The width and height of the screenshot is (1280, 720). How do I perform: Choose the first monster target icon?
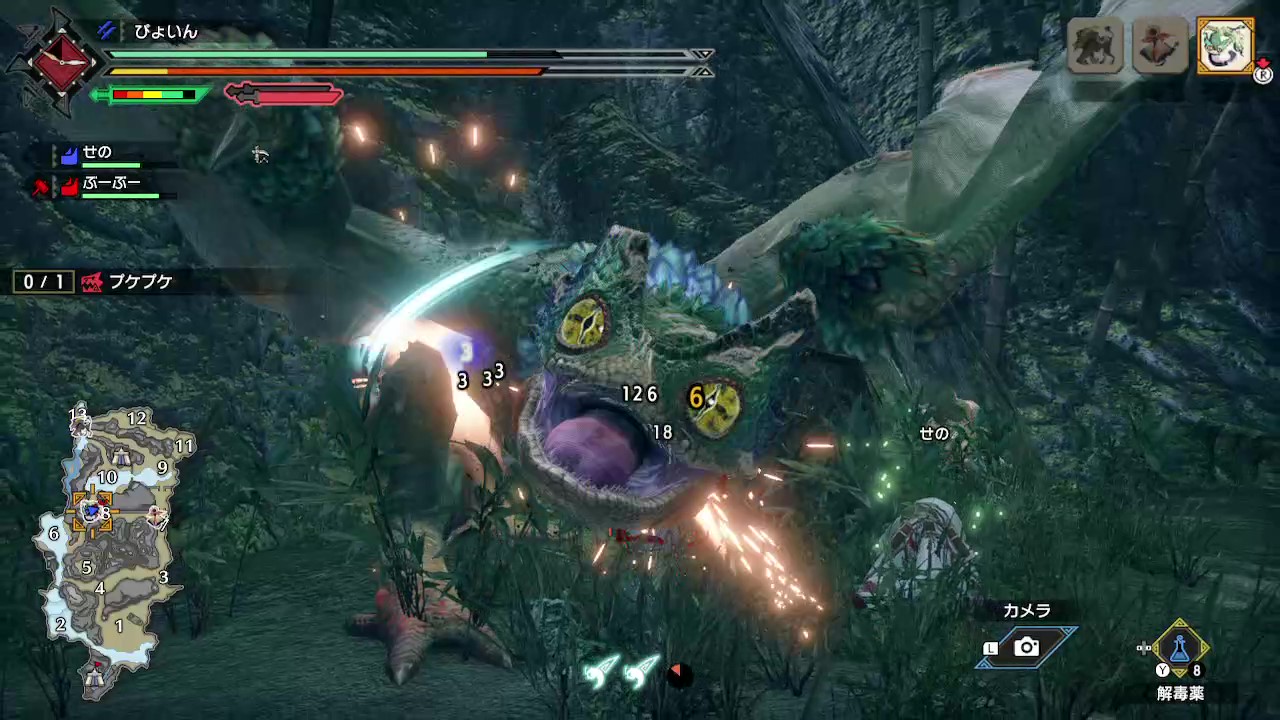pos(1095,45)
